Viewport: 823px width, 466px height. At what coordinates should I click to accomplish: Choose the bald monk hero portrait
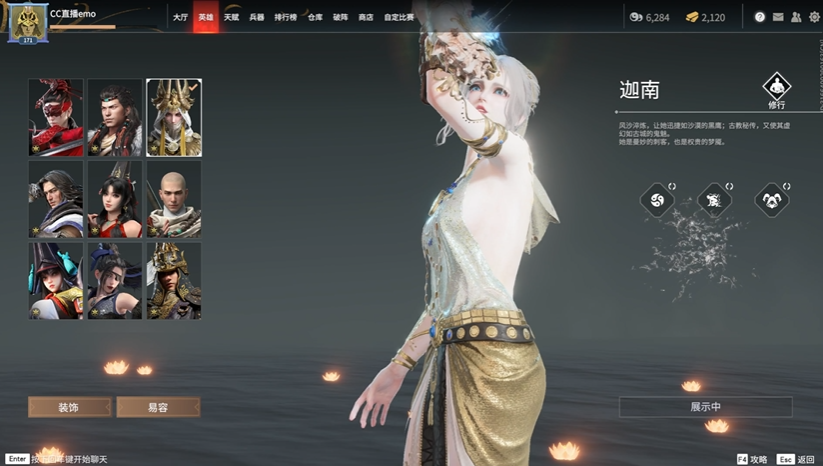(174, 199)
